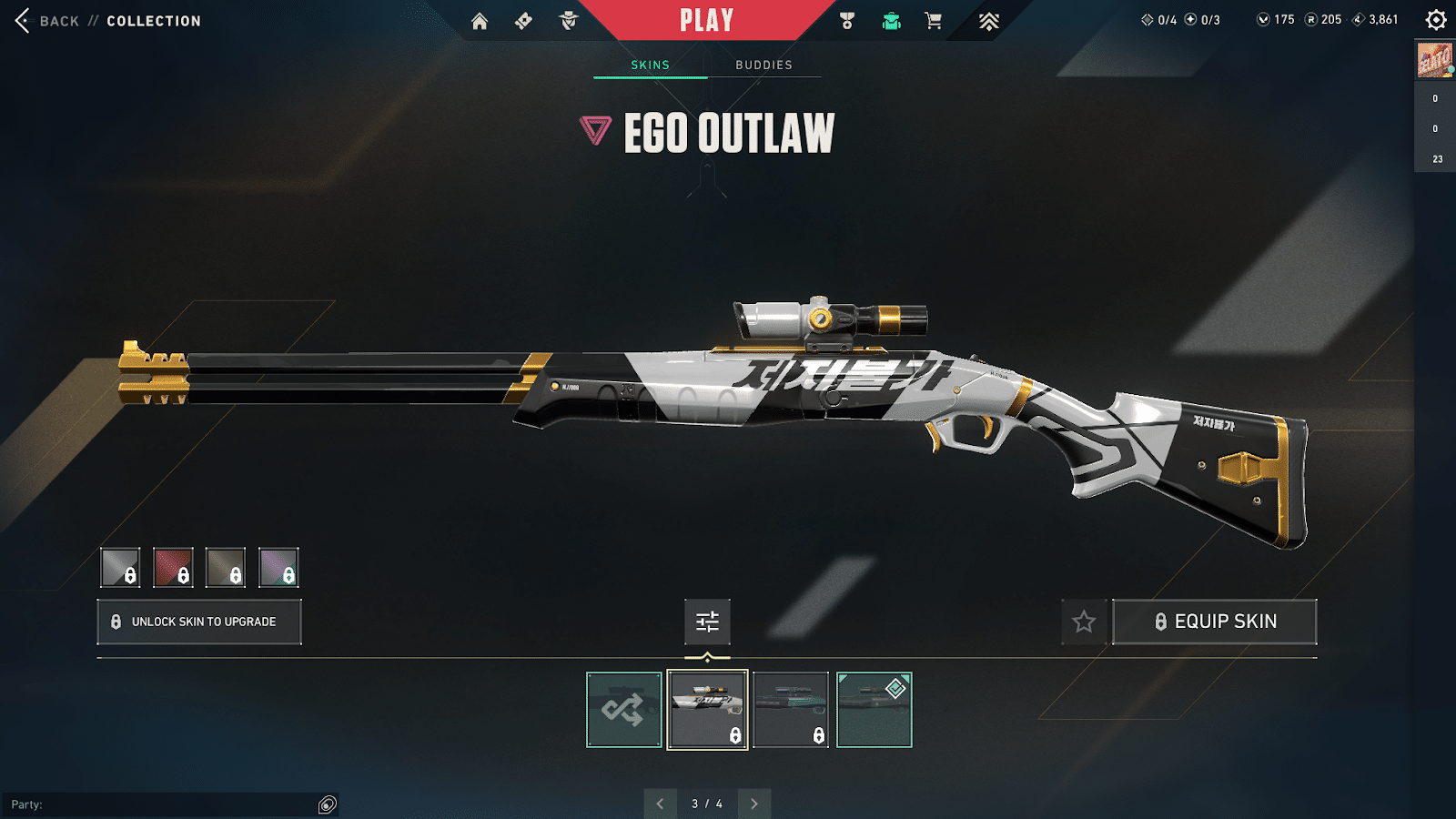Click the Battlepass ticket icon
This screenshot has width=1456, height=819.
(523, 20)
